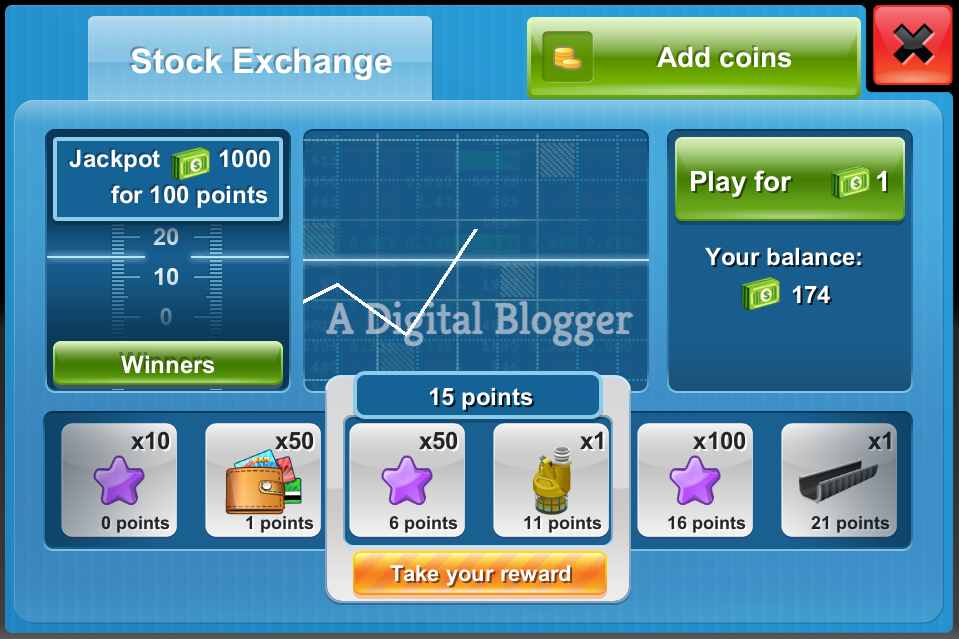Close the Stock Exchange window

coord(912,46)
